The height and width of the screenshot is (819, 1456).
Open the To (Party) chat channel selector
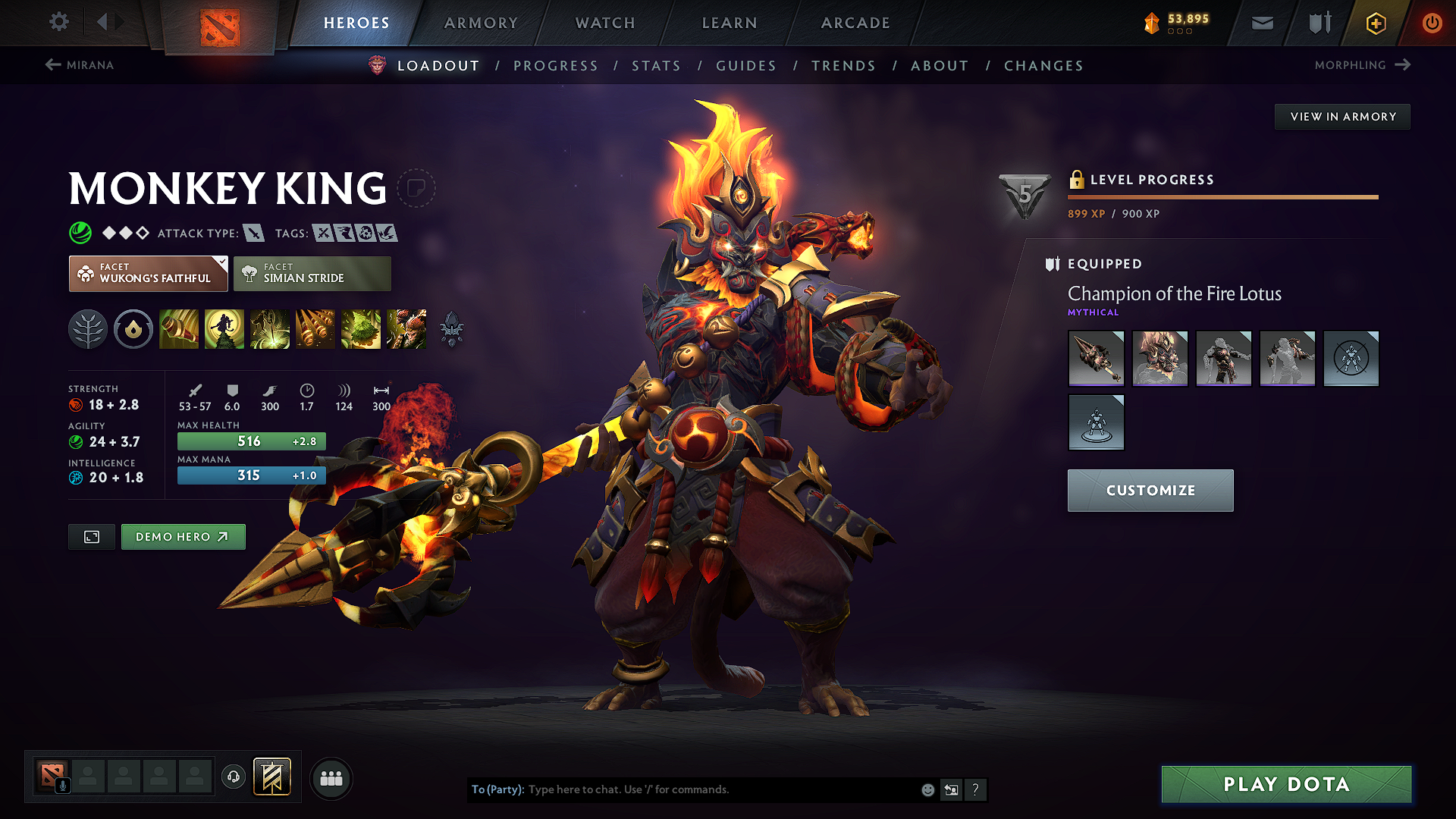point(497,789)
